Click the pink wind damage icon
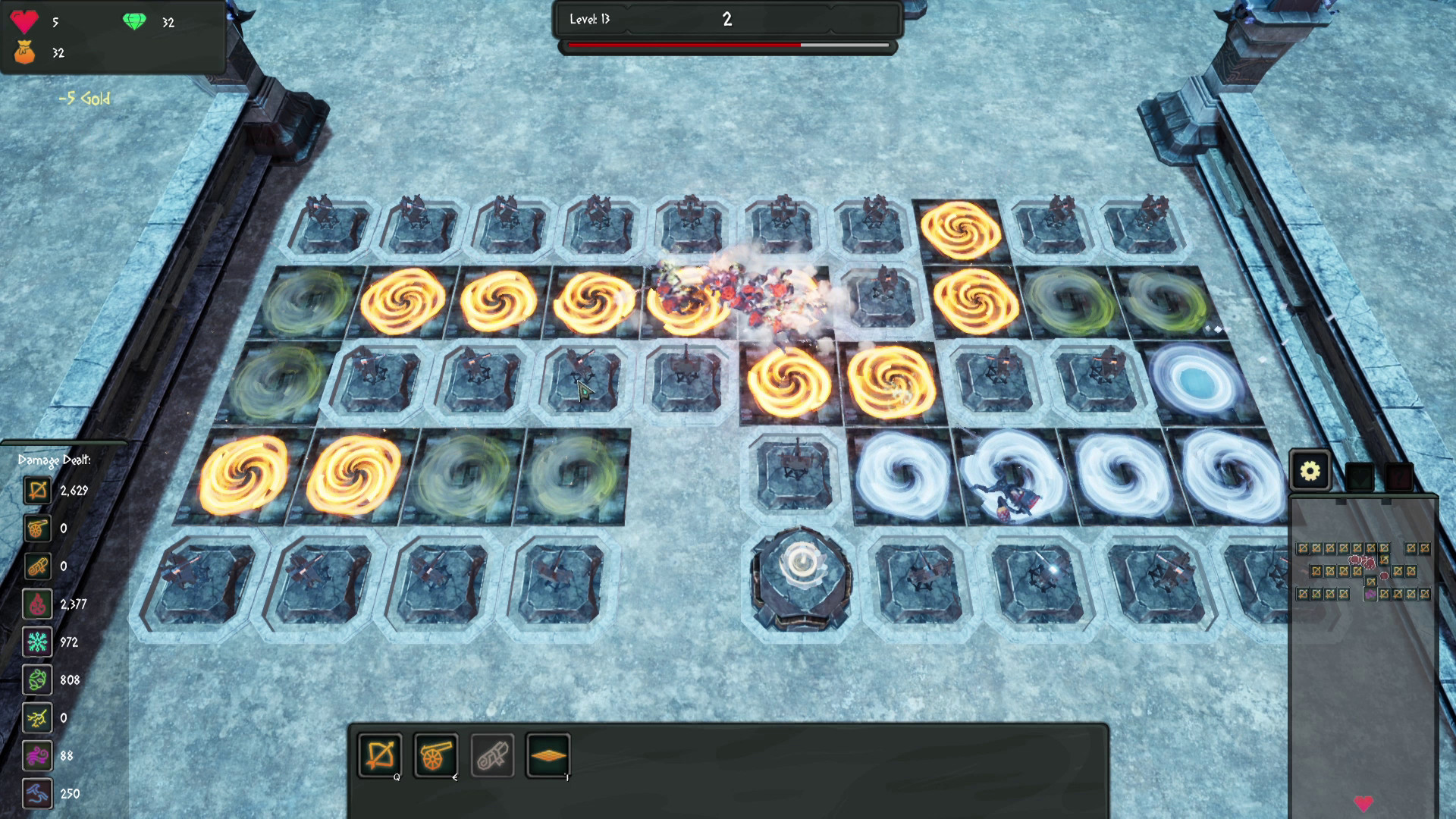Screen dimensions: 1456x819 pos(38,756)
